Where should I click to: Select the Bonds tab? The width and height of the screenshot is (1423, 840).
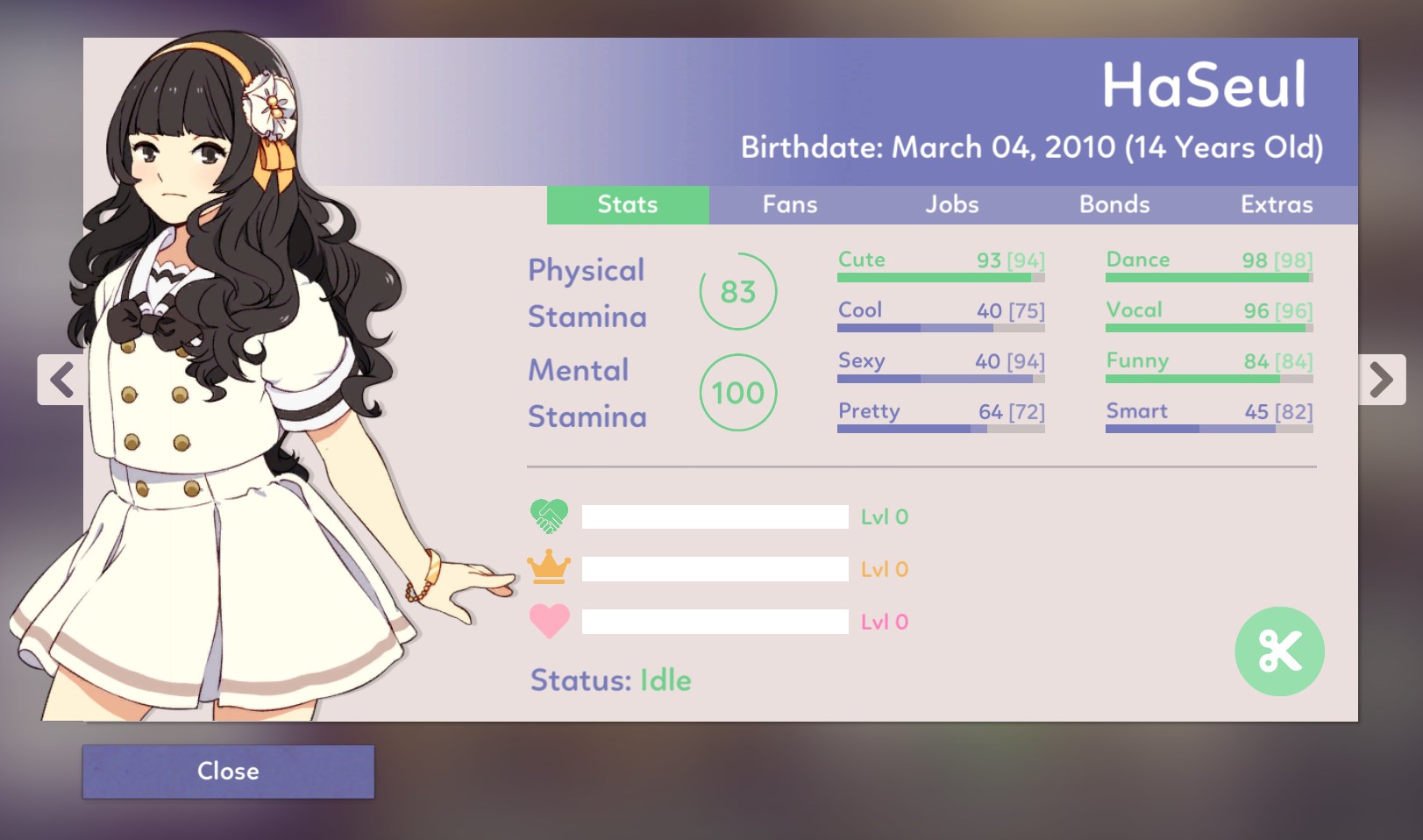coord(1114,204)
